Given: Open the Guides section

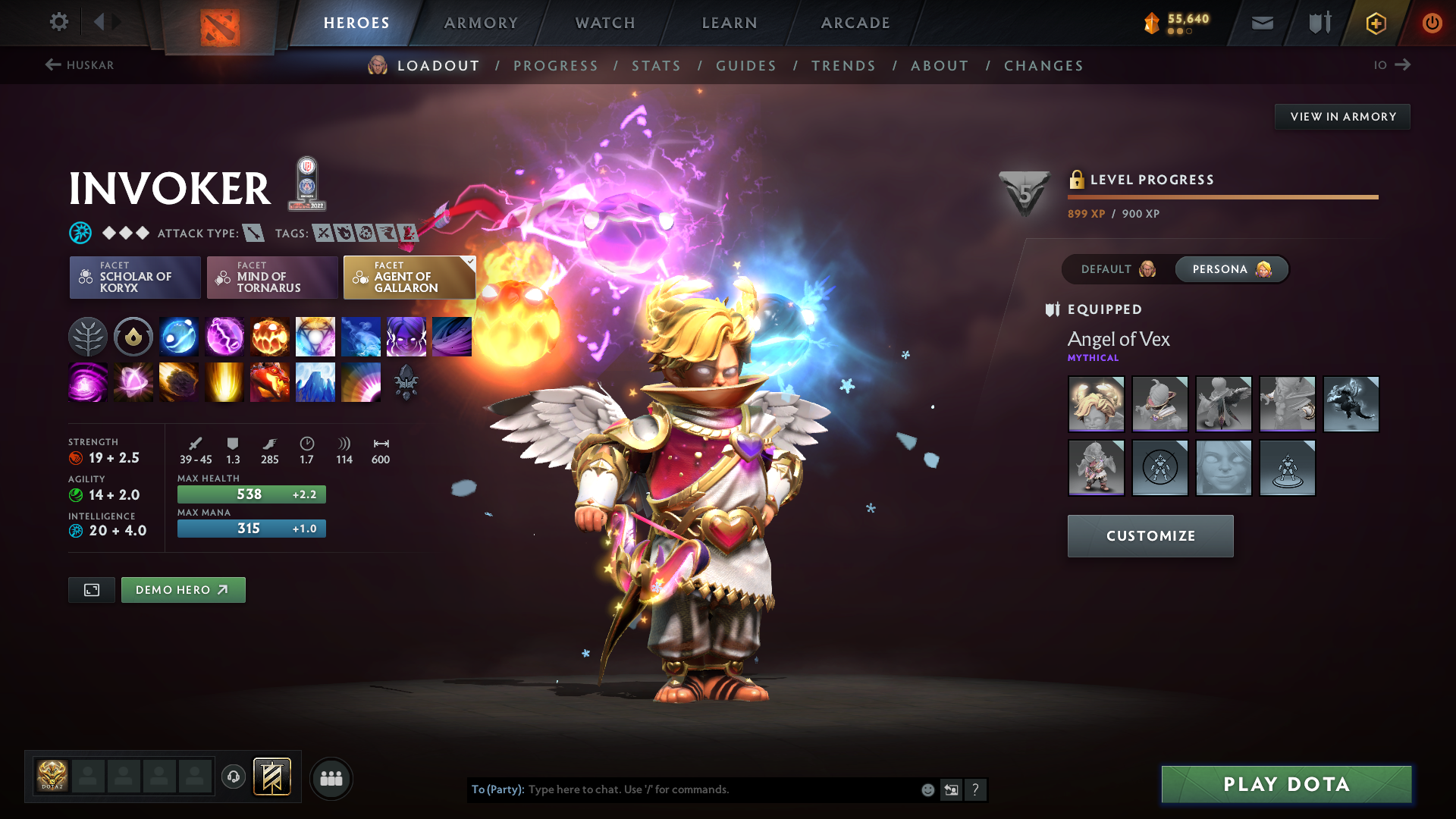Looking at the screenshot, I should pos(746,66).
